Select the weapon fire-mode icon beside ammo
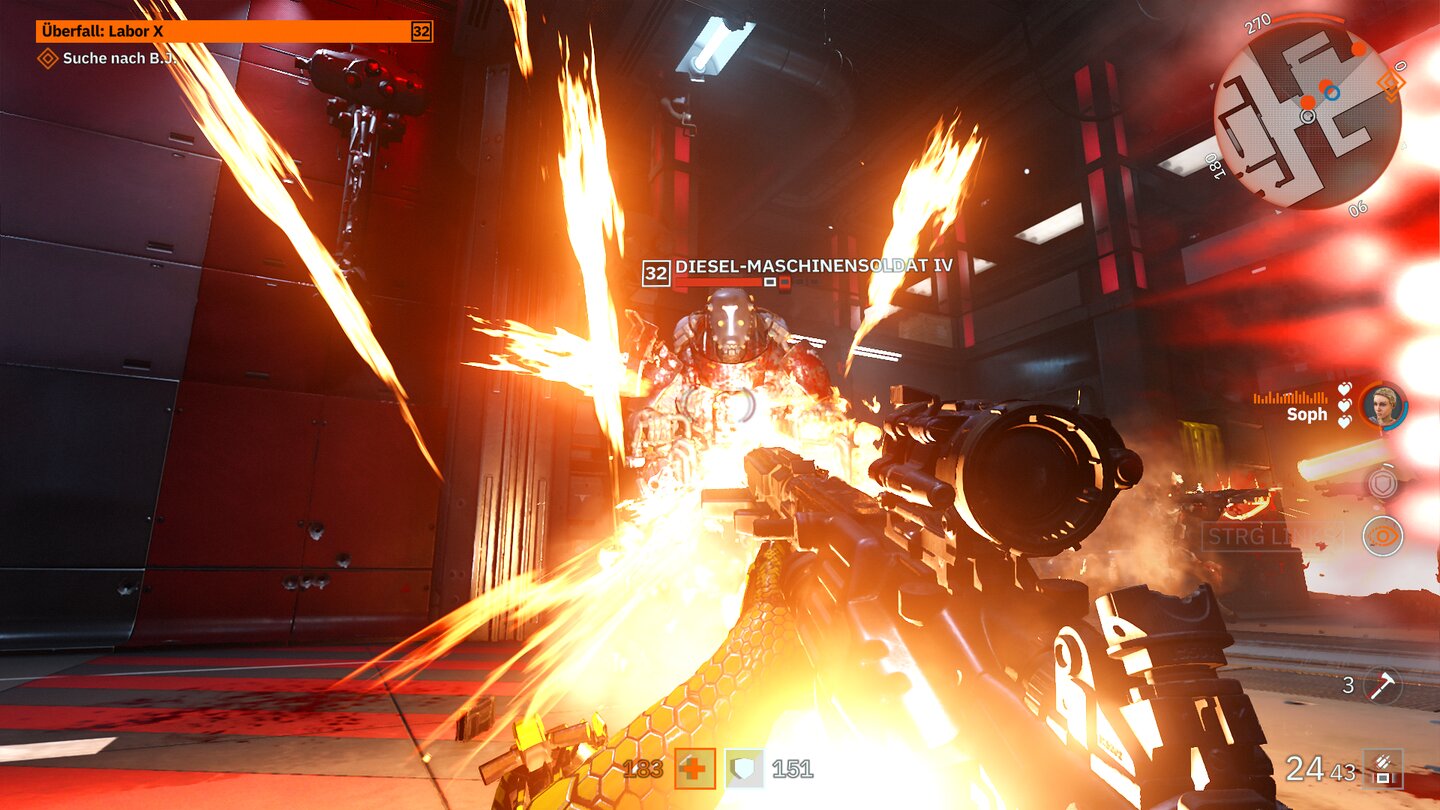Screen dimensions: 1440x810 (1383, 768)
